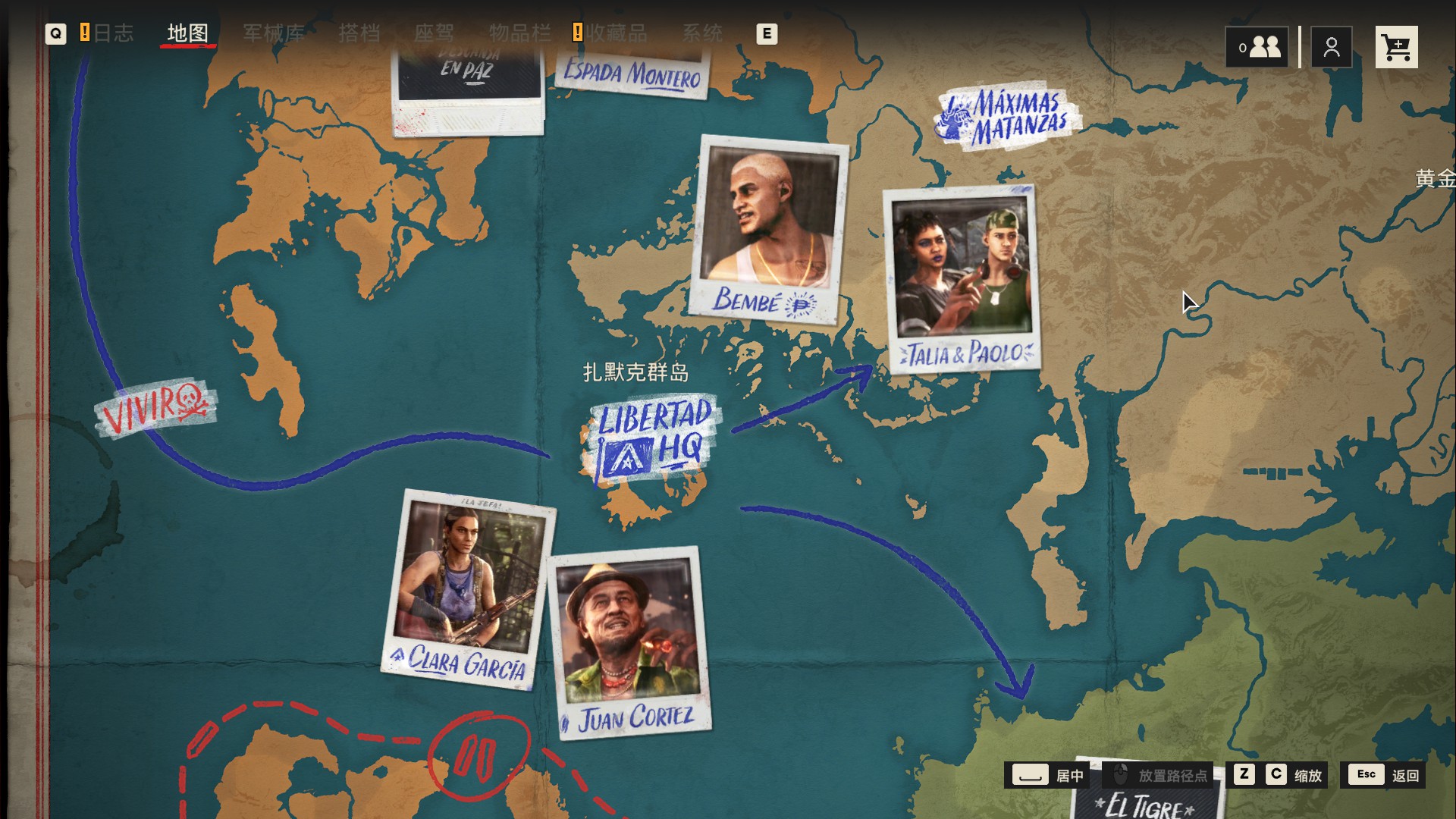This screenshot has width=1456, height=819.
Task: Click the player profile icon
Action: 1332,48
